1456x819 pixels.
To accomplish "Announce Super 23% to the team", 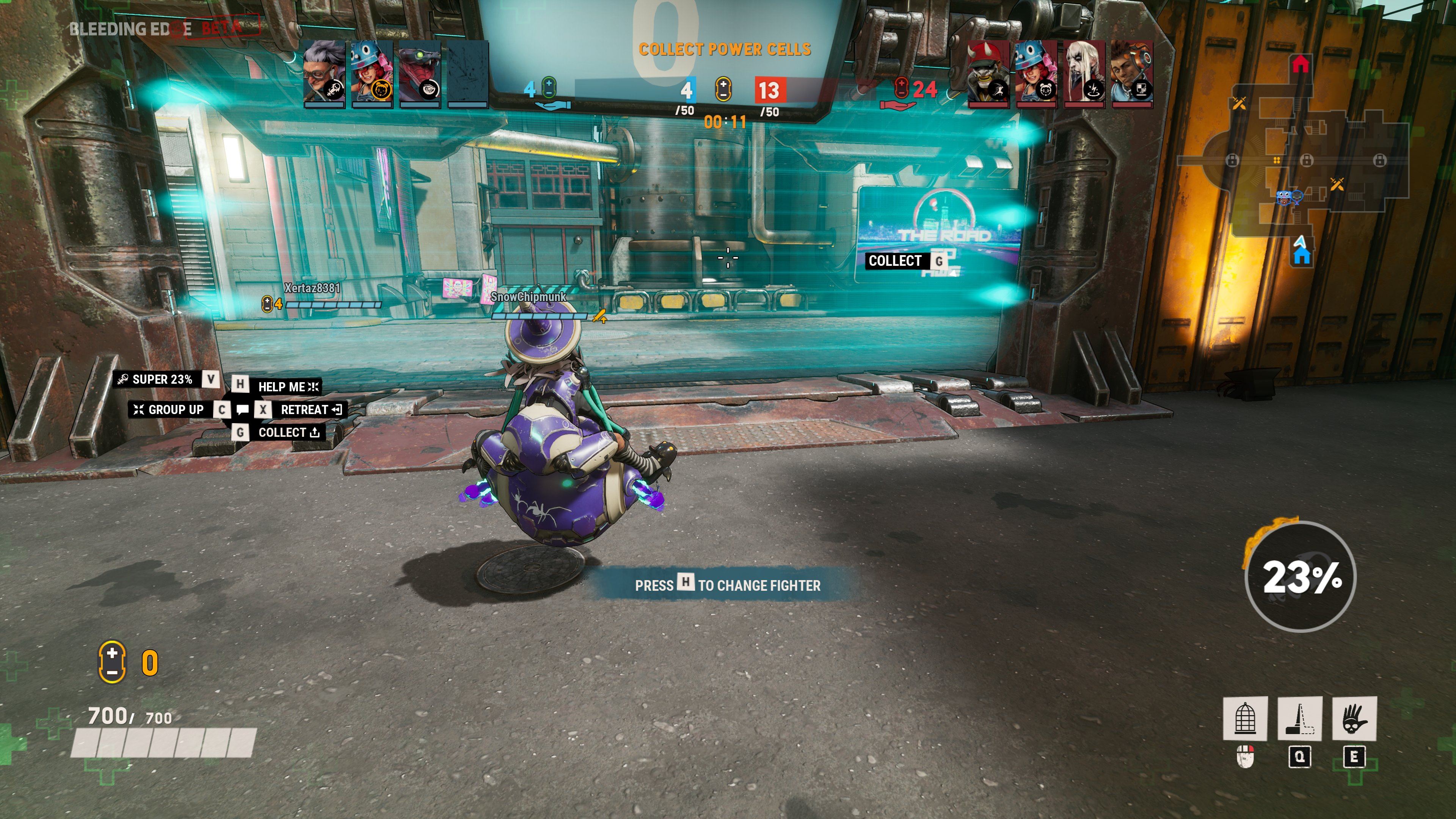I will coord(162,379).
